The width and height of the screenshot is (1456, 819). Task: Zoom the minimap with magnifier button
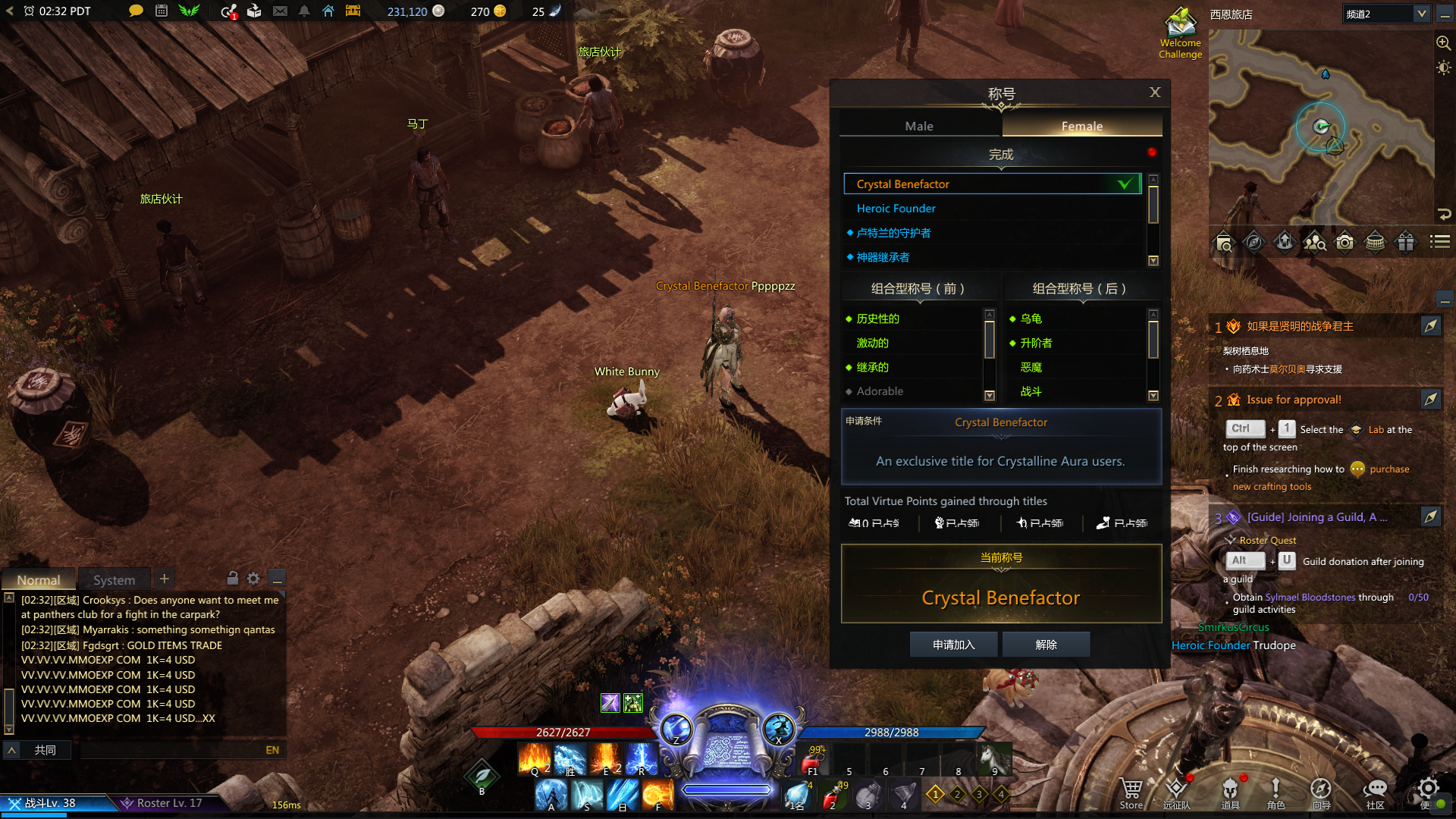1443,43
